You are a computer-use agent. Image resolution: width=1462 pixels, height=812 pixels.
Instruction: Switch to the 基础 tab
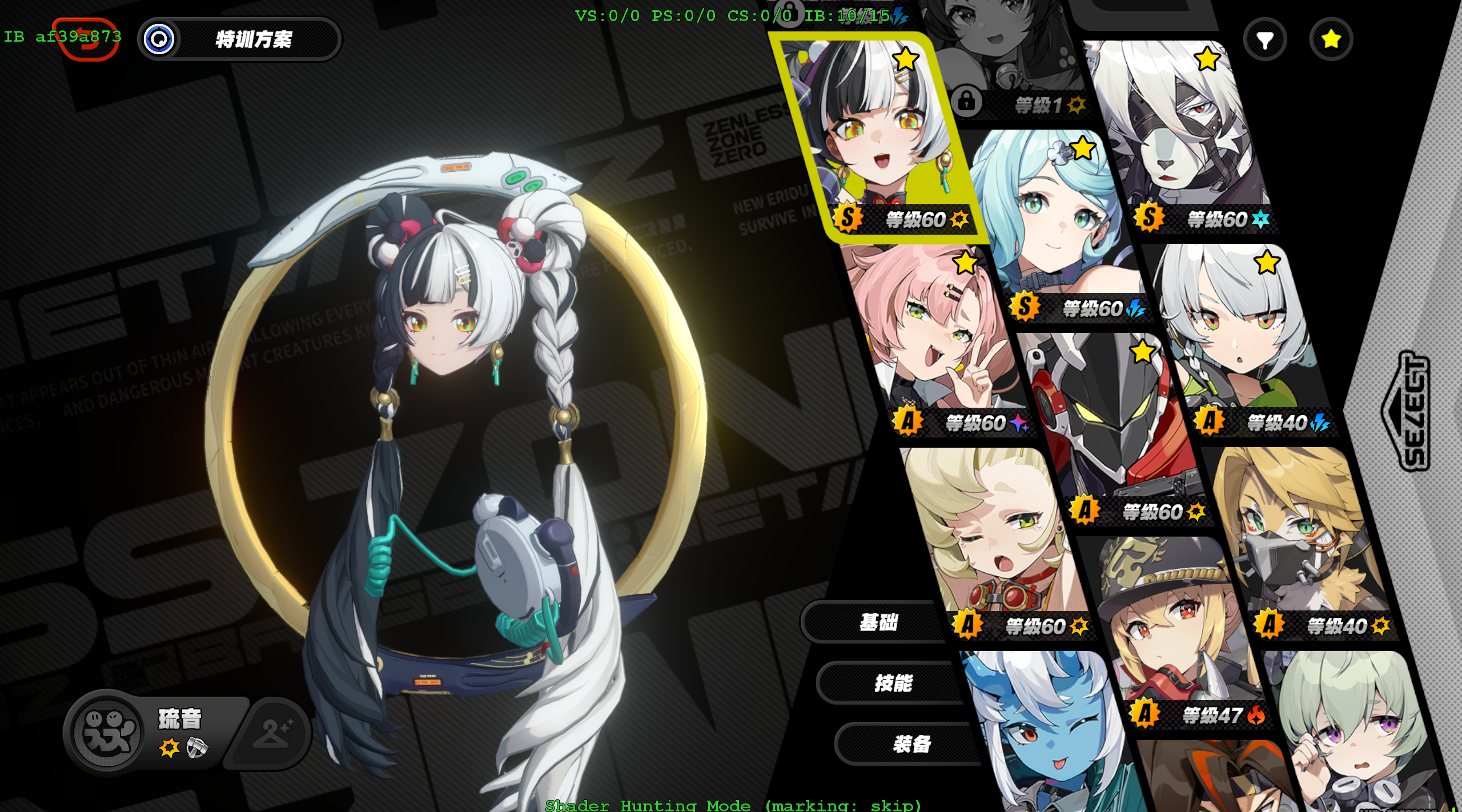pos(878,622)
